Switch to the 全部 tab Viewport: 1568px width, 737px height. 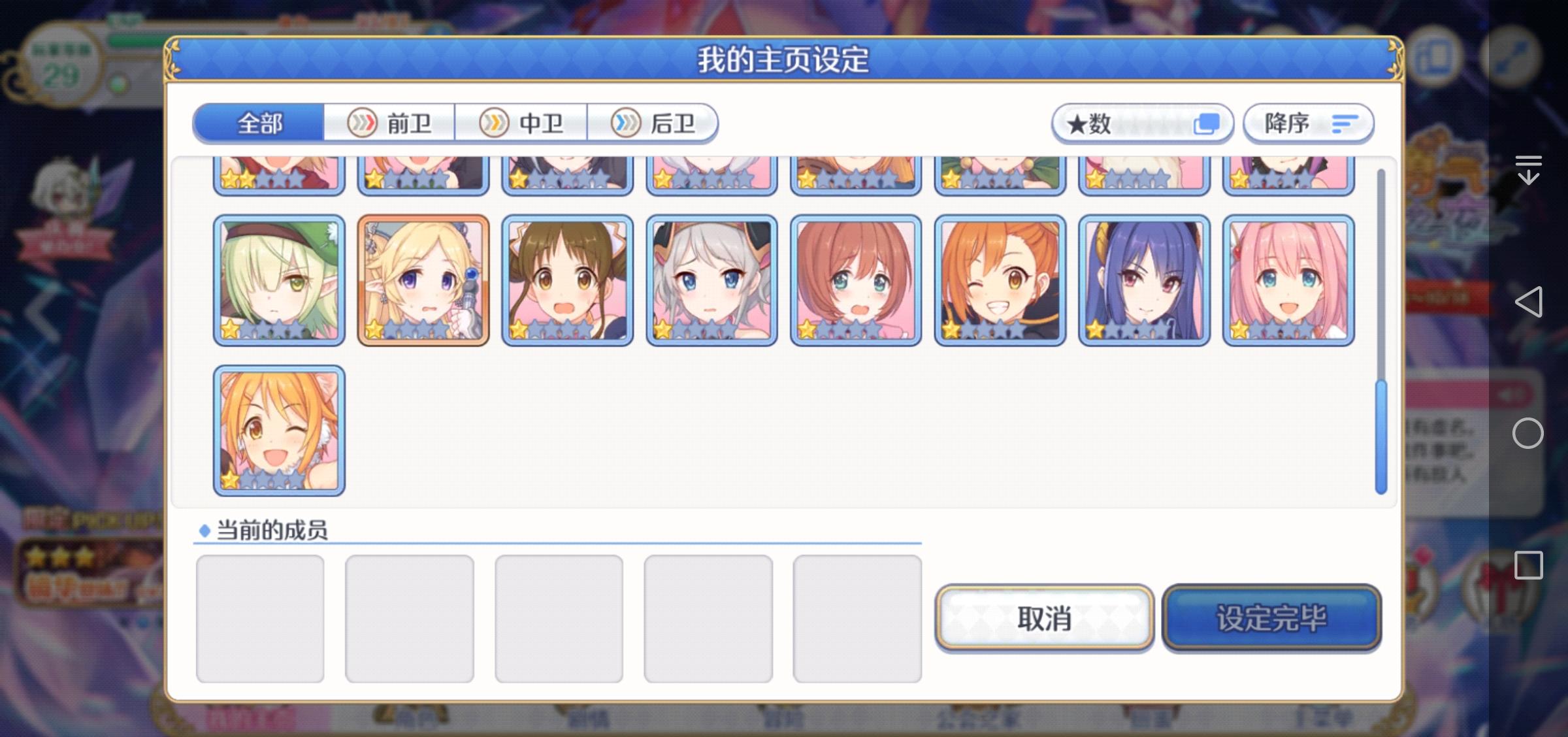pyautogui.click(x=260, y=122)
